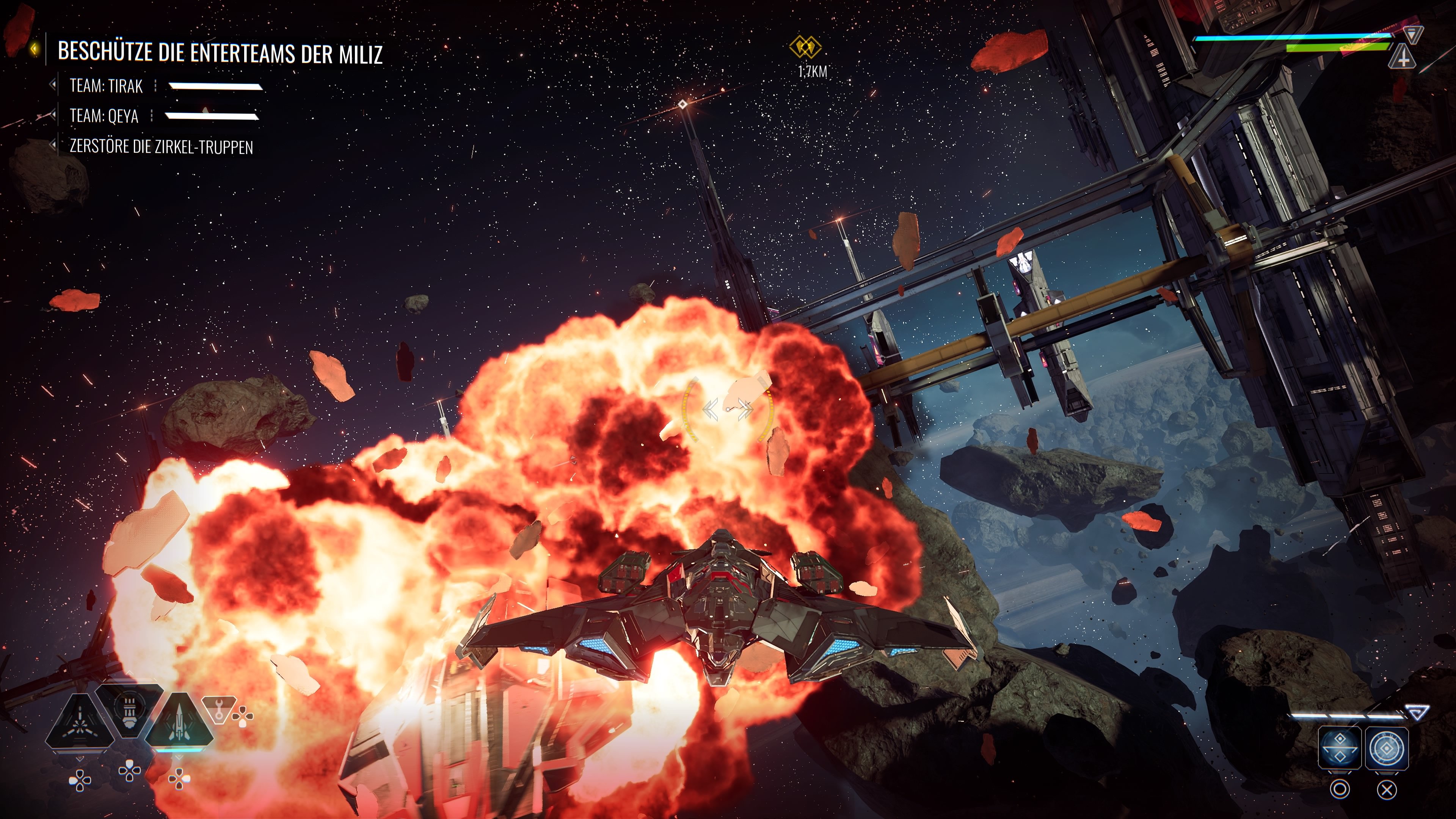Click the ship hull icon below shield
The image size is (1456, 819).
[x=1402, y=57]
